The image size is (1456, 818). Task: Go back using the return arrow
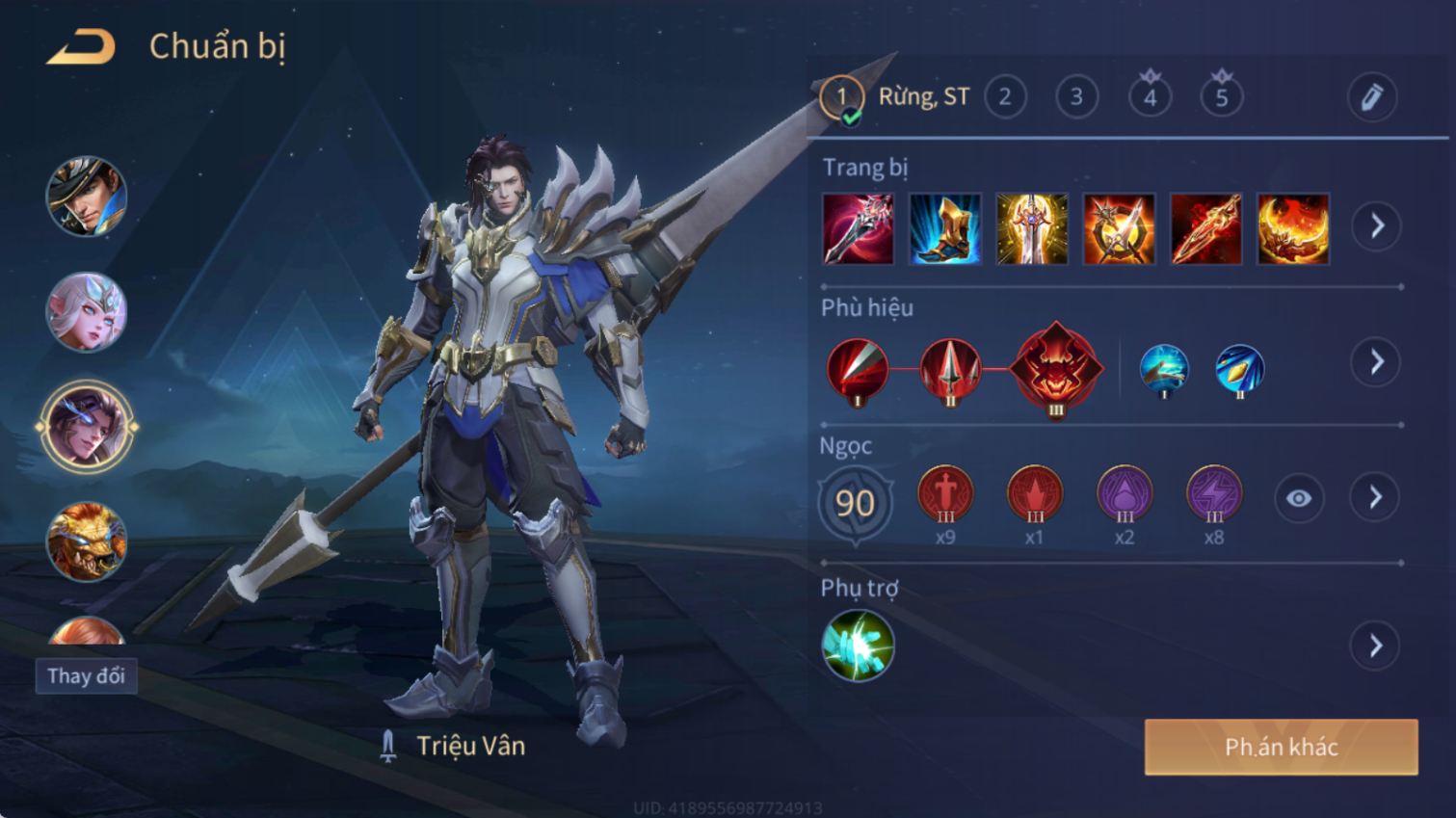(81, 46)
